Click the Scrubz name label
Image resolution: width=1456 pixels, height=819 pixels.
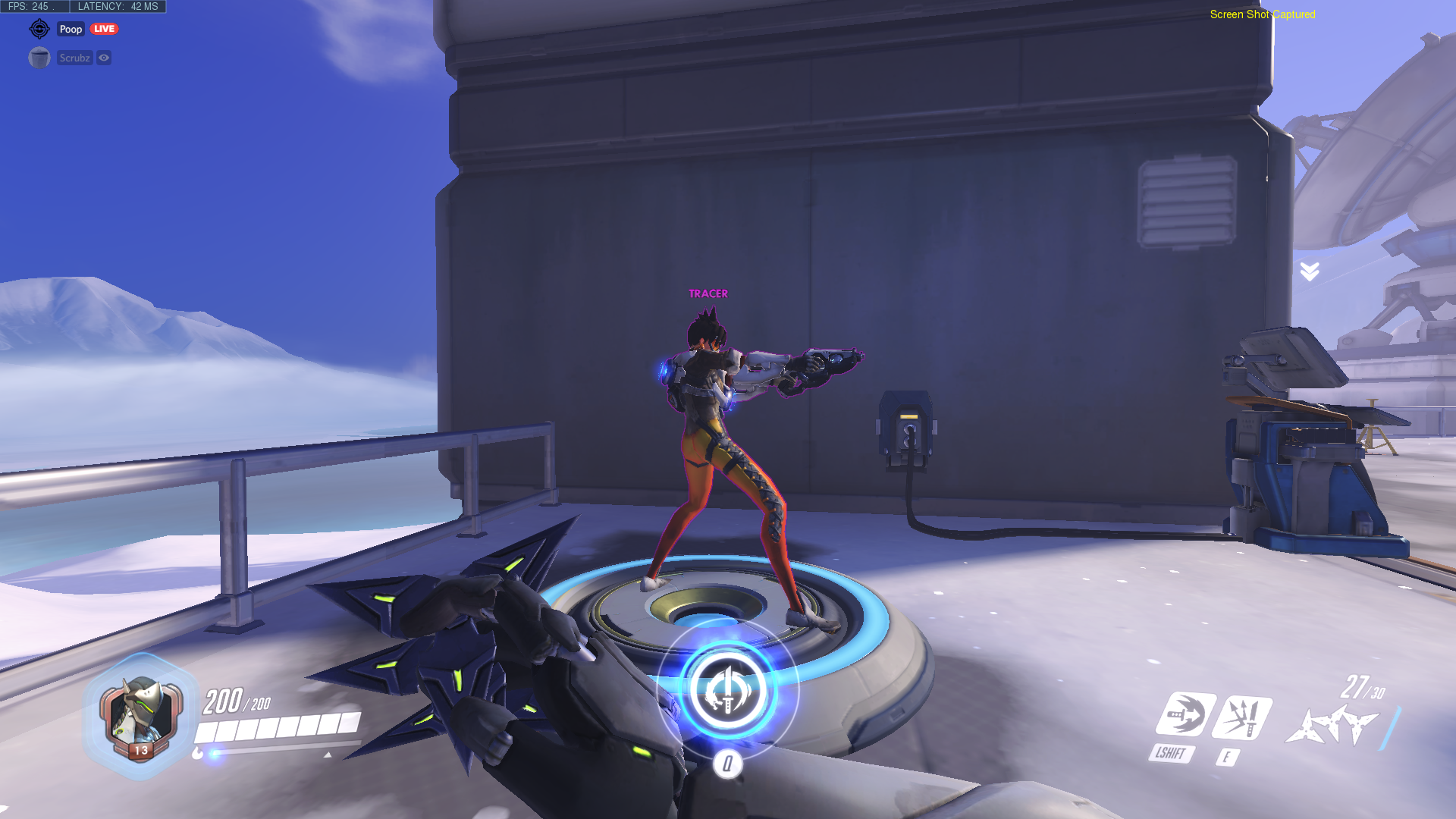pos(74,57)
